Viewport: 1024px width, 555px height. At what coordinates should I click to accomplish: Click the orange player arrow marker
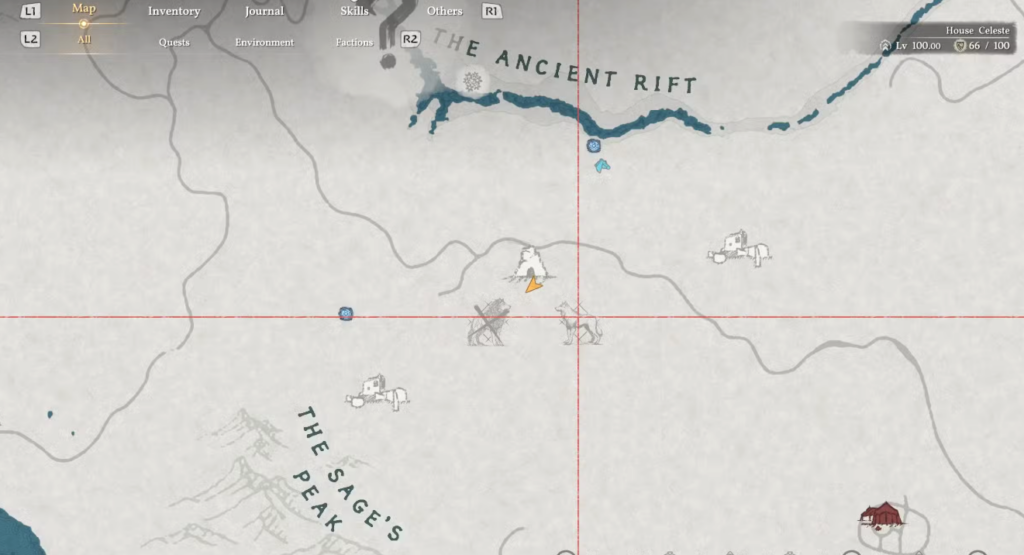click(x=534, y=285)
